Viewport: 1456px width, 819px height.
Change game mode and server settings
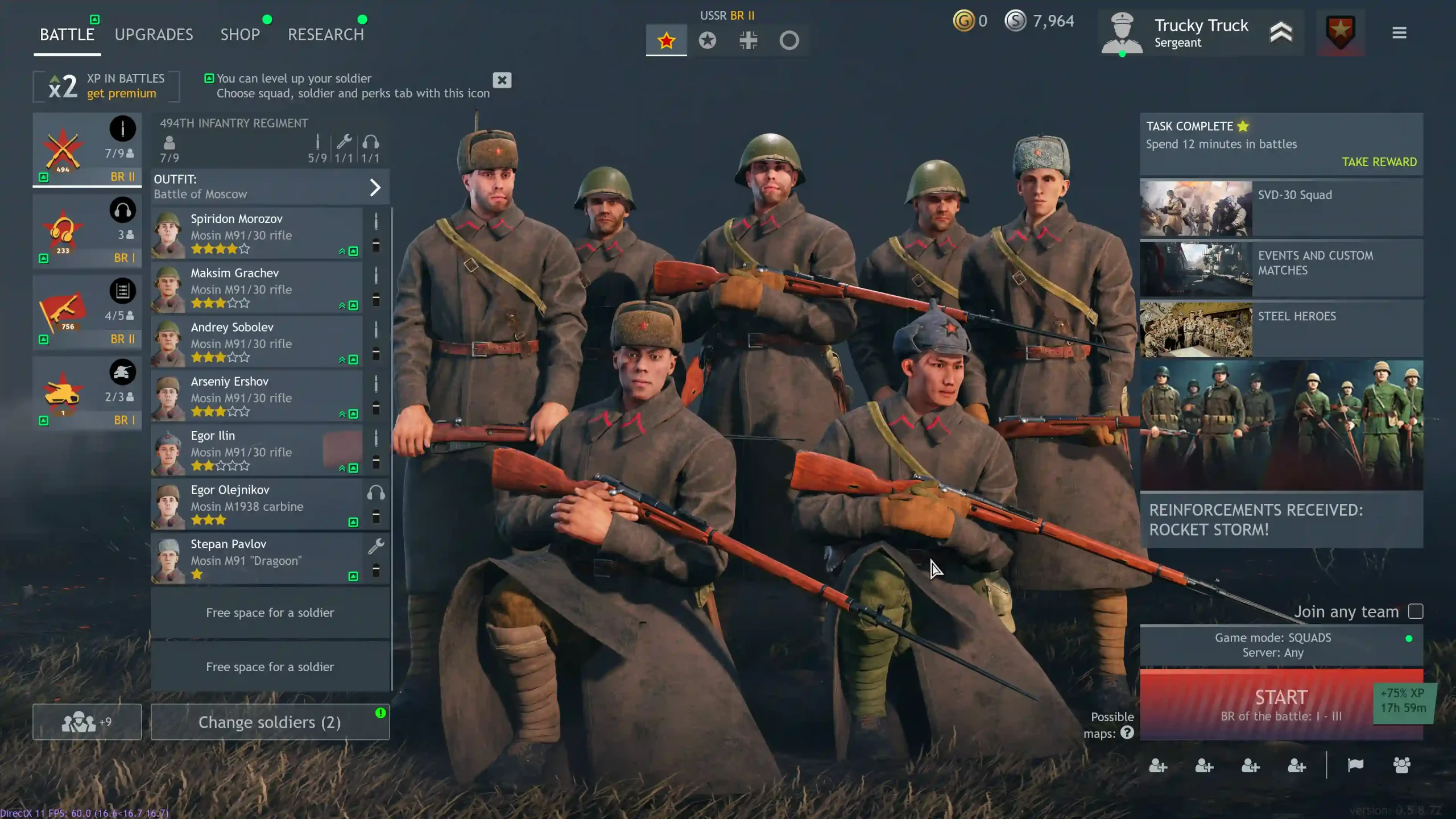pos(1273,646)
